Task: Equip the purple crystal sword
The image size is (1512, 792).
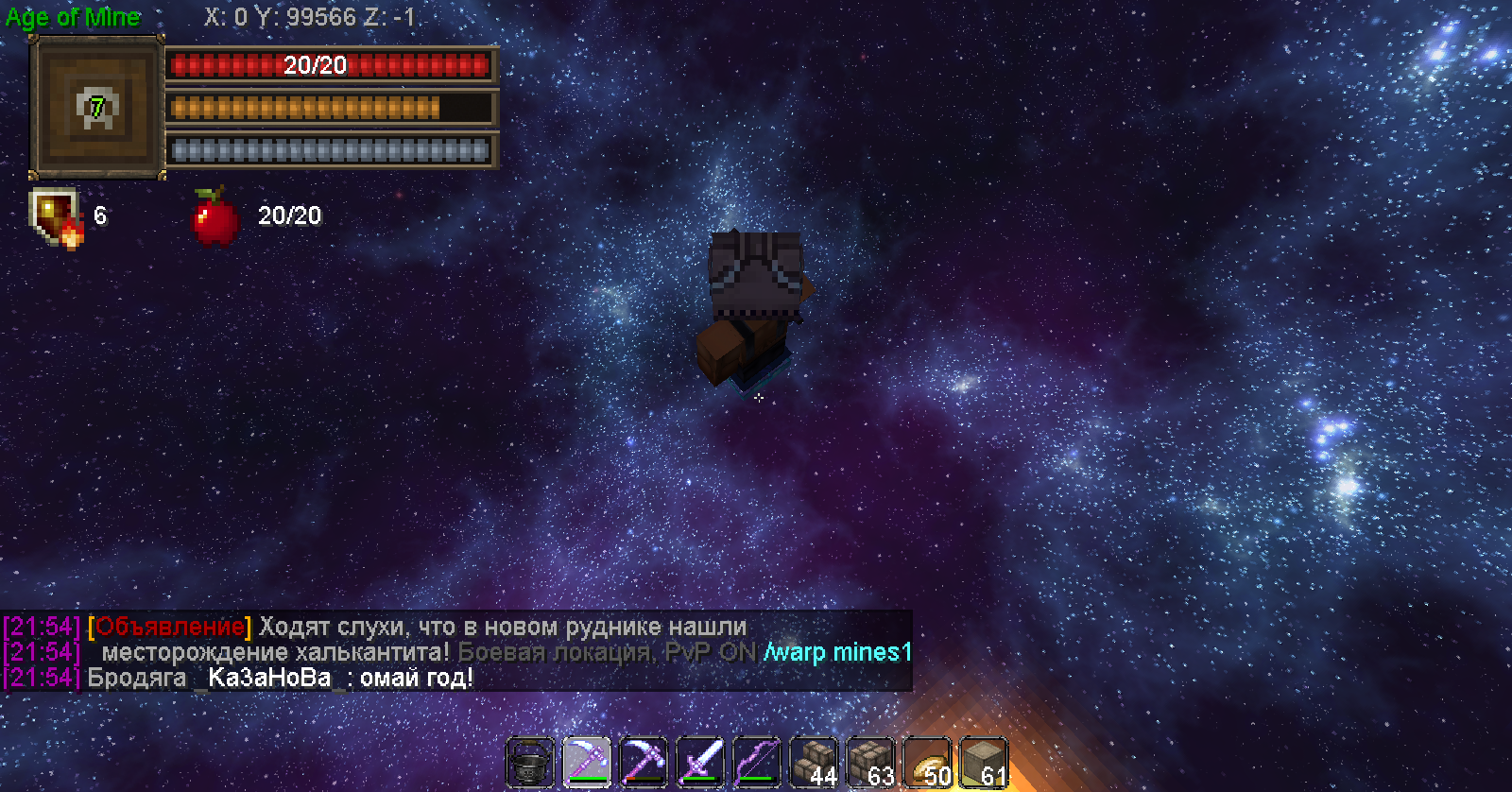Action: coord(700,762)
